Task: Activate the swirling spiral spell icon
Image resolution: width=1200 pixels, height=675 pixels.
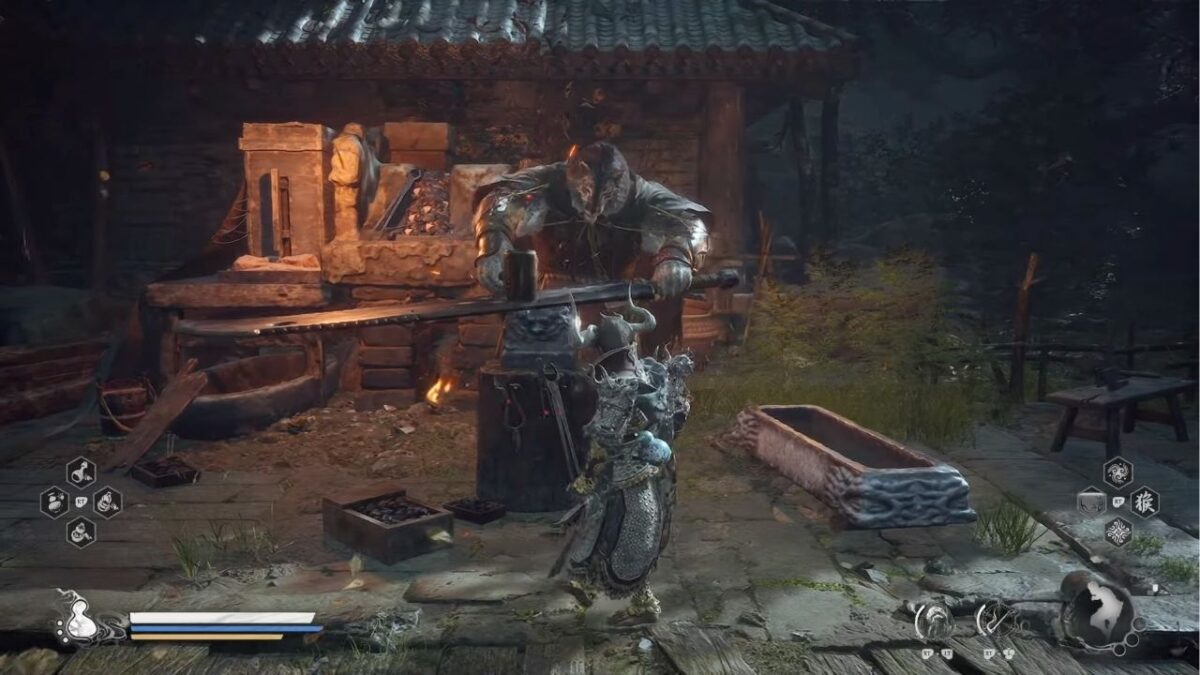Action: coord(1117,472)
